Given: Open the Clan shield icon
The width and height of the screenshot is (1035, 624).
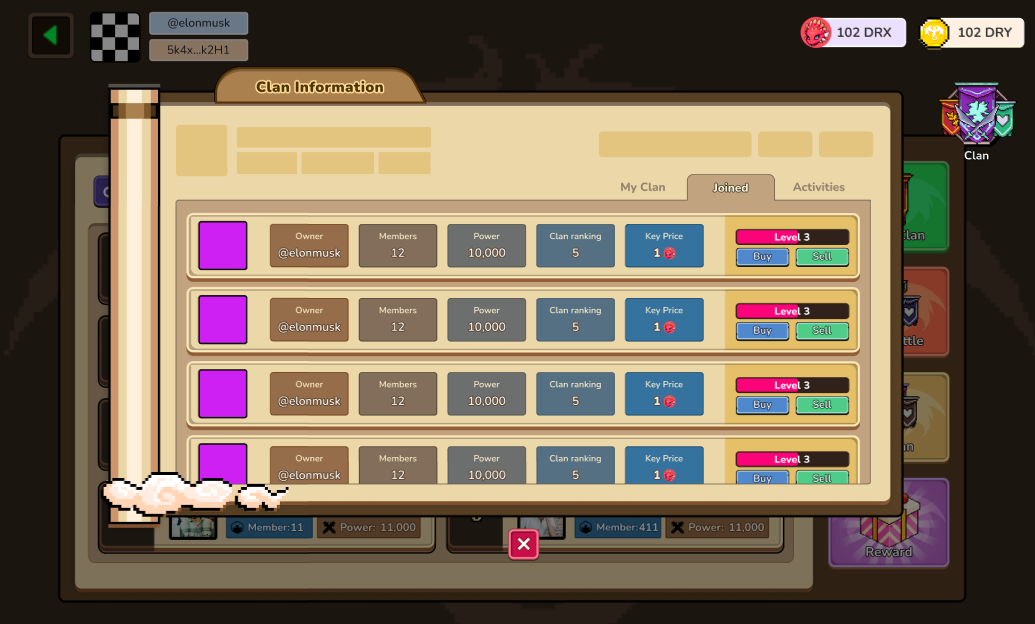Looking at the screenshot, I should [x=976, y=120].
